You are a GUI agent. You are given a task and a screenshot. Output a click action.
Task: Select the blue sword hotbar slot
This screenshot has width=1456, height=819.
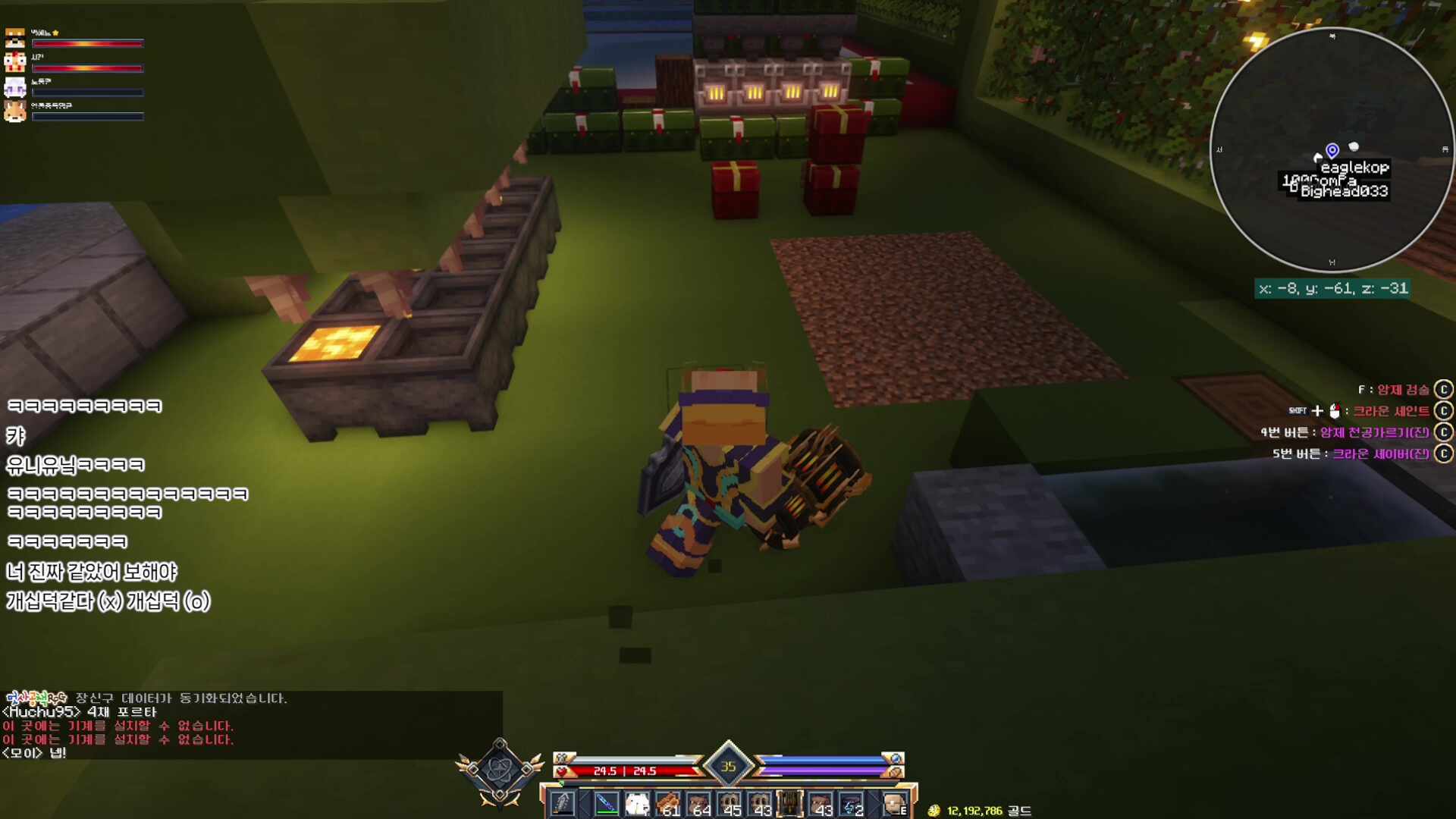tap(607, 803)
